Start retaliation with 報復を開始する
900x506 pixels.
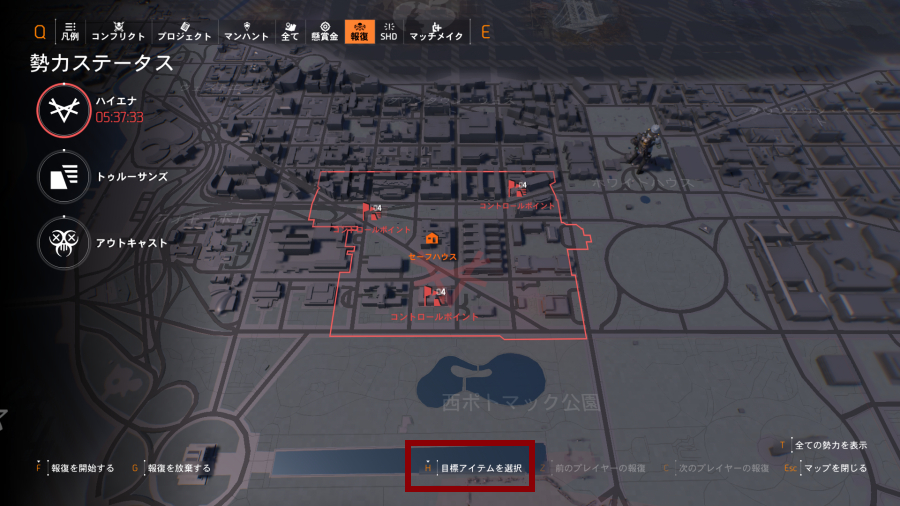(82, 467)
